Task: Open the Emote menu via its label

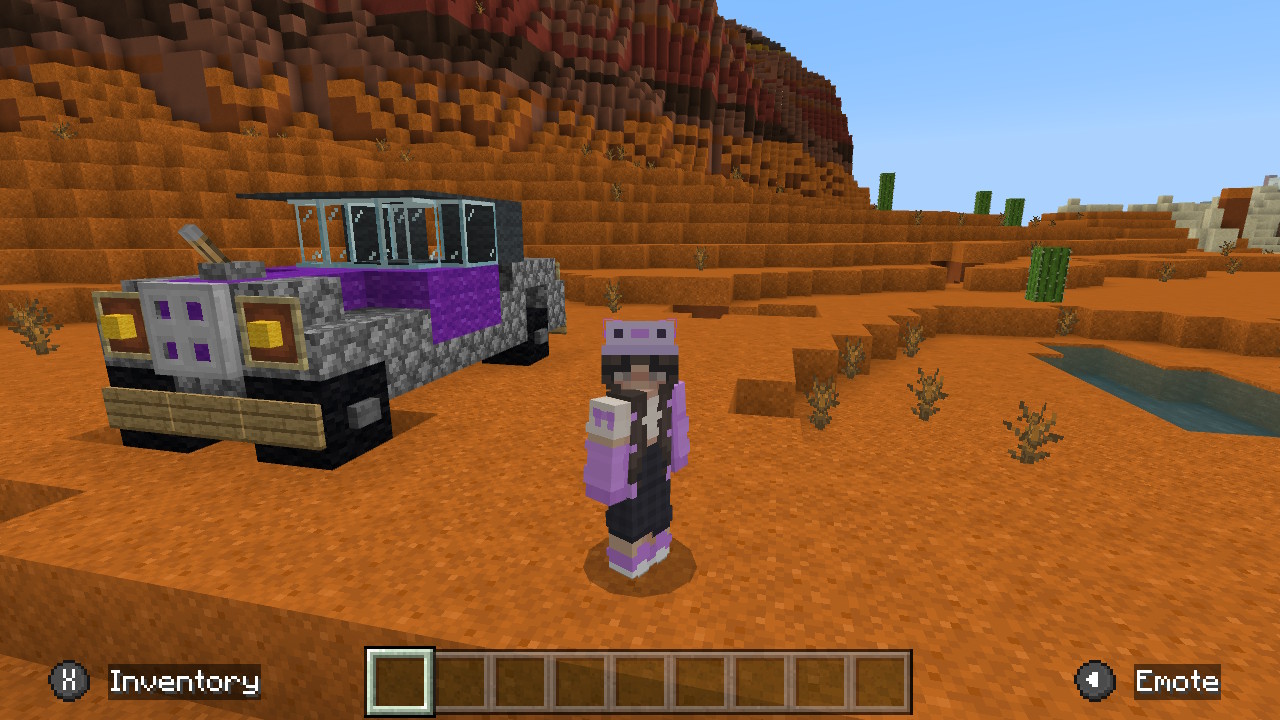Action: pos(1177,683)
